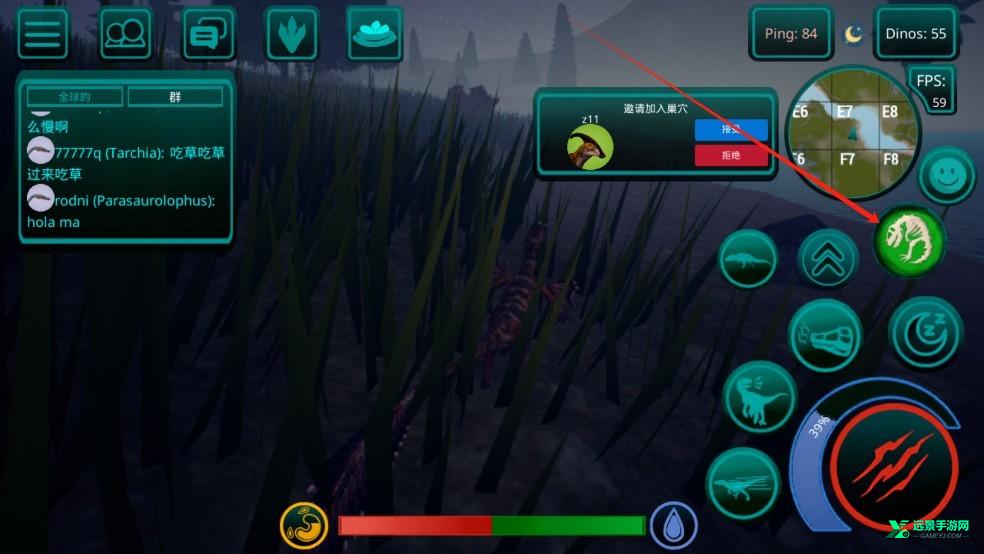
Task: Open the players group icon
Action: point(125,34)
